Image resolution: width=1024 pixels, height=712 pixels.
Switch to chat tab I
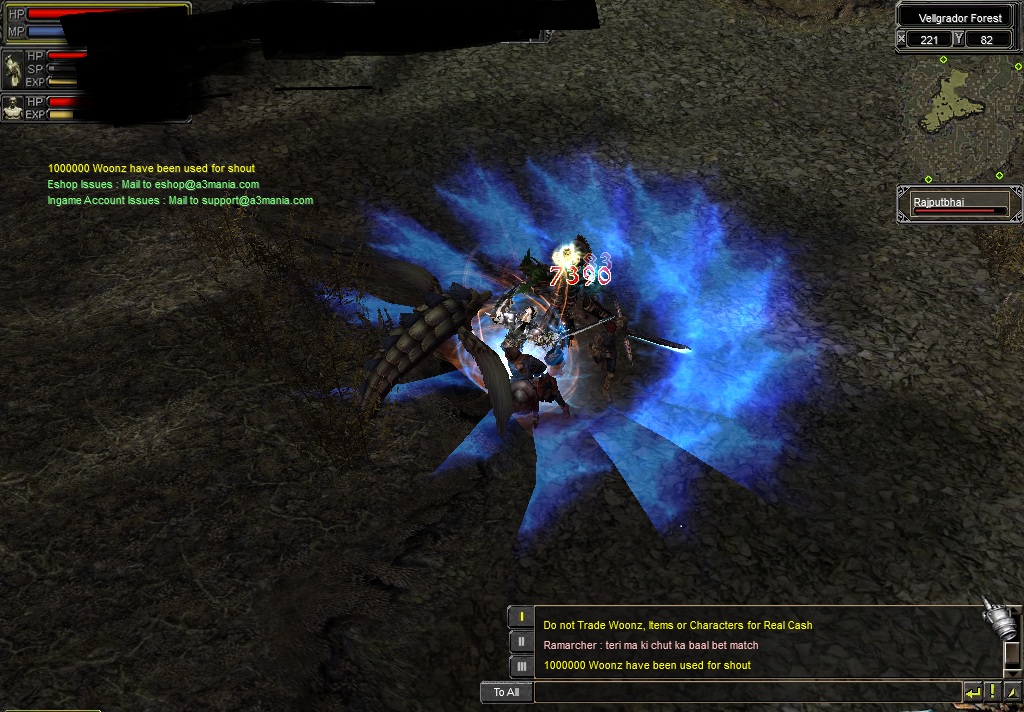coord(520,617)
